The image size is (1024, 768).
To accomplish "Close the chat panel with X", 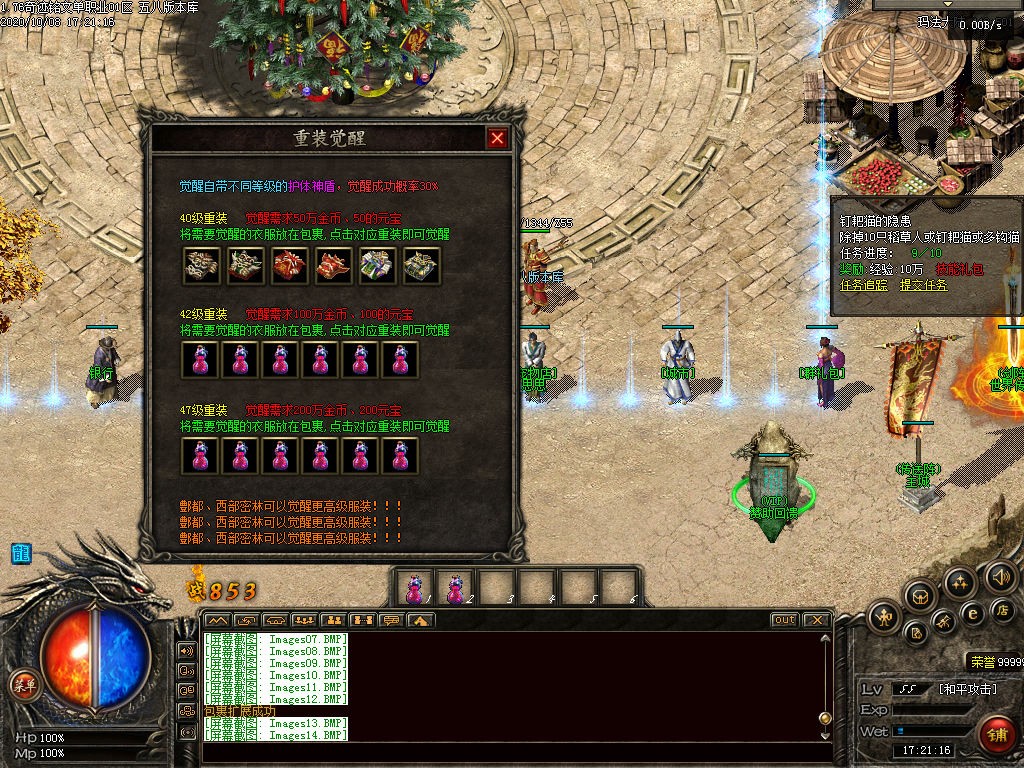I will pyautogui.click(x=816, y=620).
